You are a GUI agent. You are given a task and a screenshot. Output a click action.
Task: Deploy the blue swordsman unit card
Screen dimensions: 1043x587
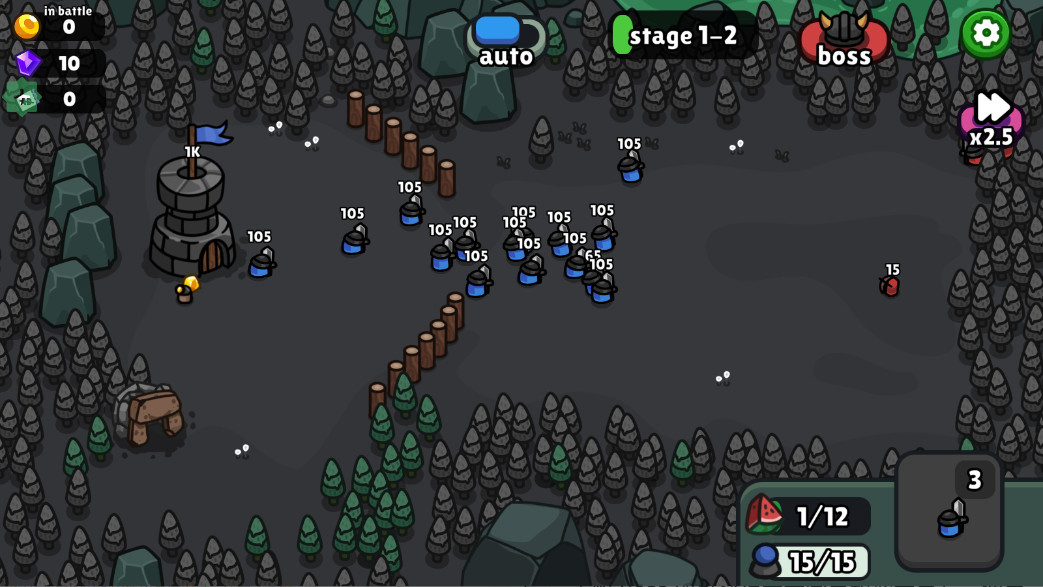pyautogui.click(x=949, y=512)
